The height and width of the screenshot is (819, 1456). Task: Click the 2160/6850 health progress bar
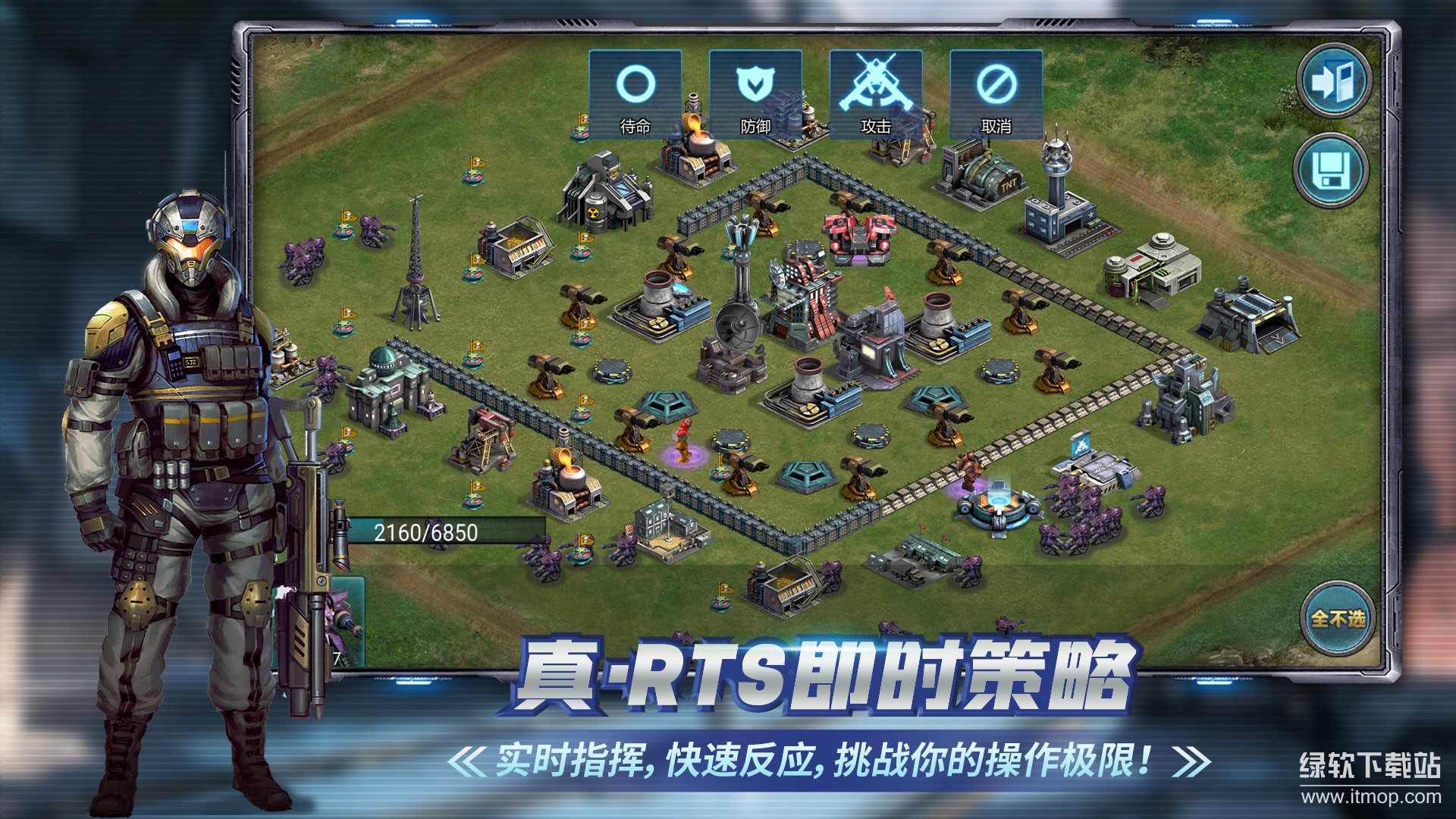pos(428,529)
